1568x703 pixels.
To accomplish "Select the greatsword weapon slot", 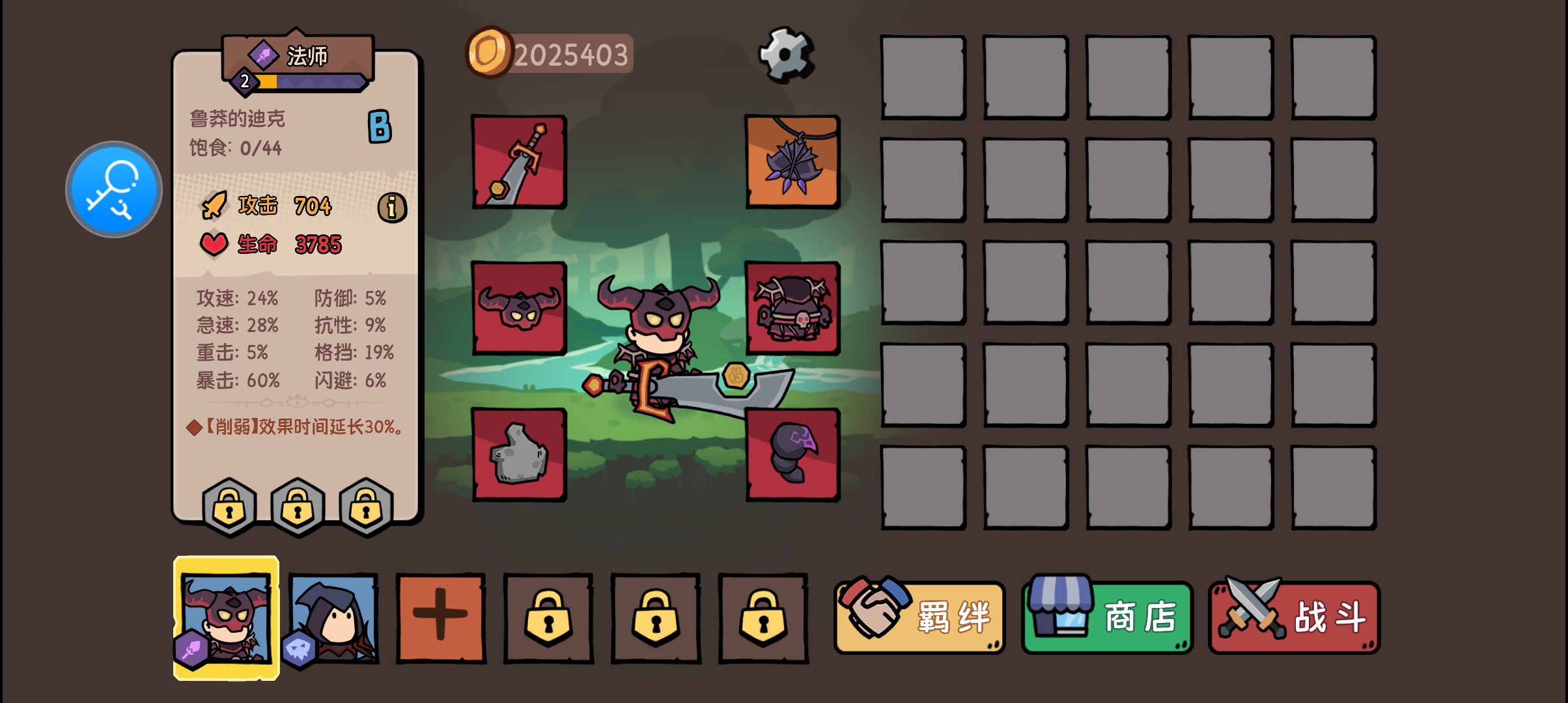I will point(519,162).
